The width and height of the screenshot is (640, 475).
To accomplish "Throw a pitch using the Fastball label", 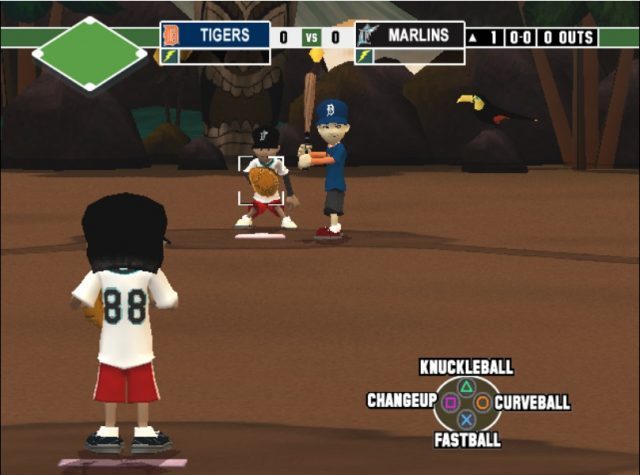I will (x=467, y=439).
